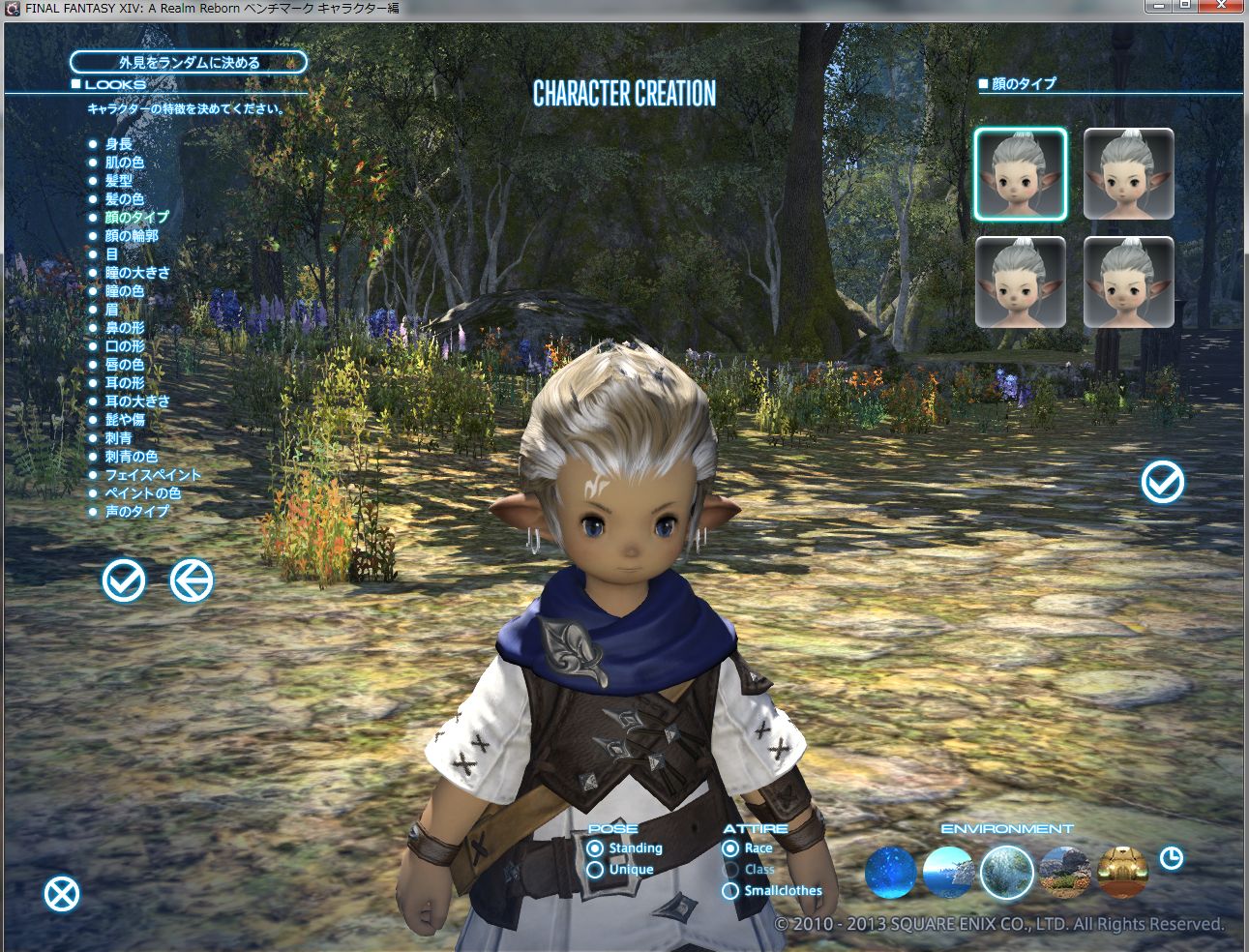
Task: Choose the starry night environment icon
Action: point(890,872)
